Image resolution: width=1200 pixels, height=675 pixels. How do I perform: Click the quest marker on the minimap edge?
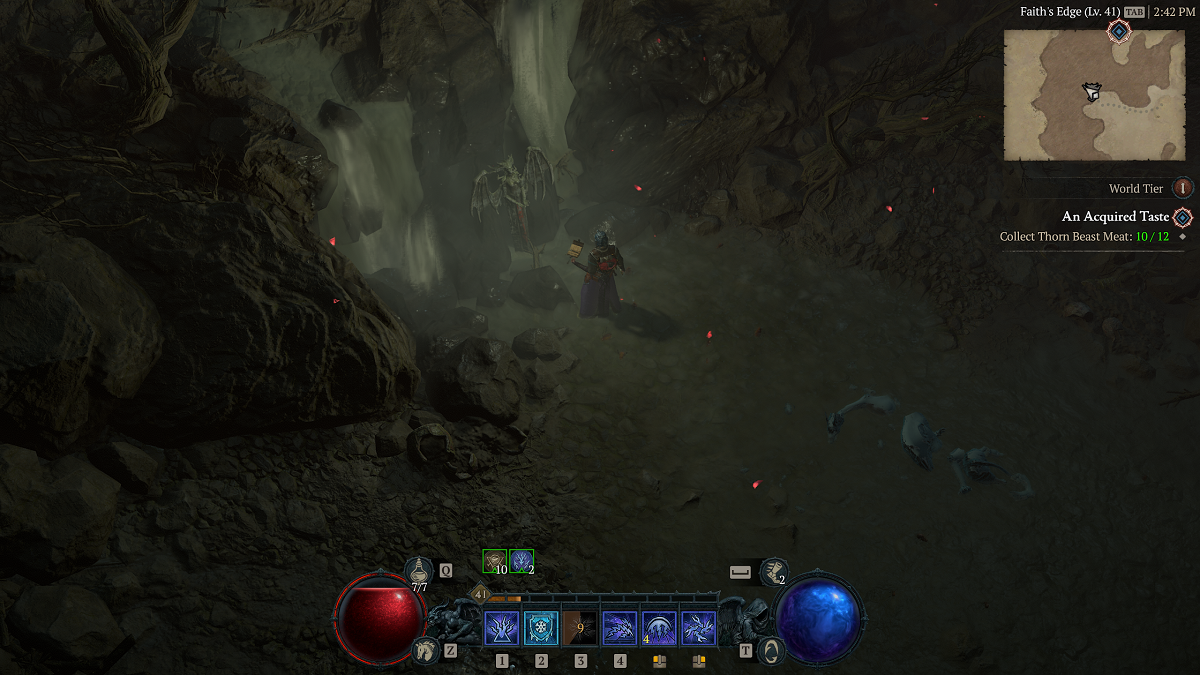(1119, 32)
